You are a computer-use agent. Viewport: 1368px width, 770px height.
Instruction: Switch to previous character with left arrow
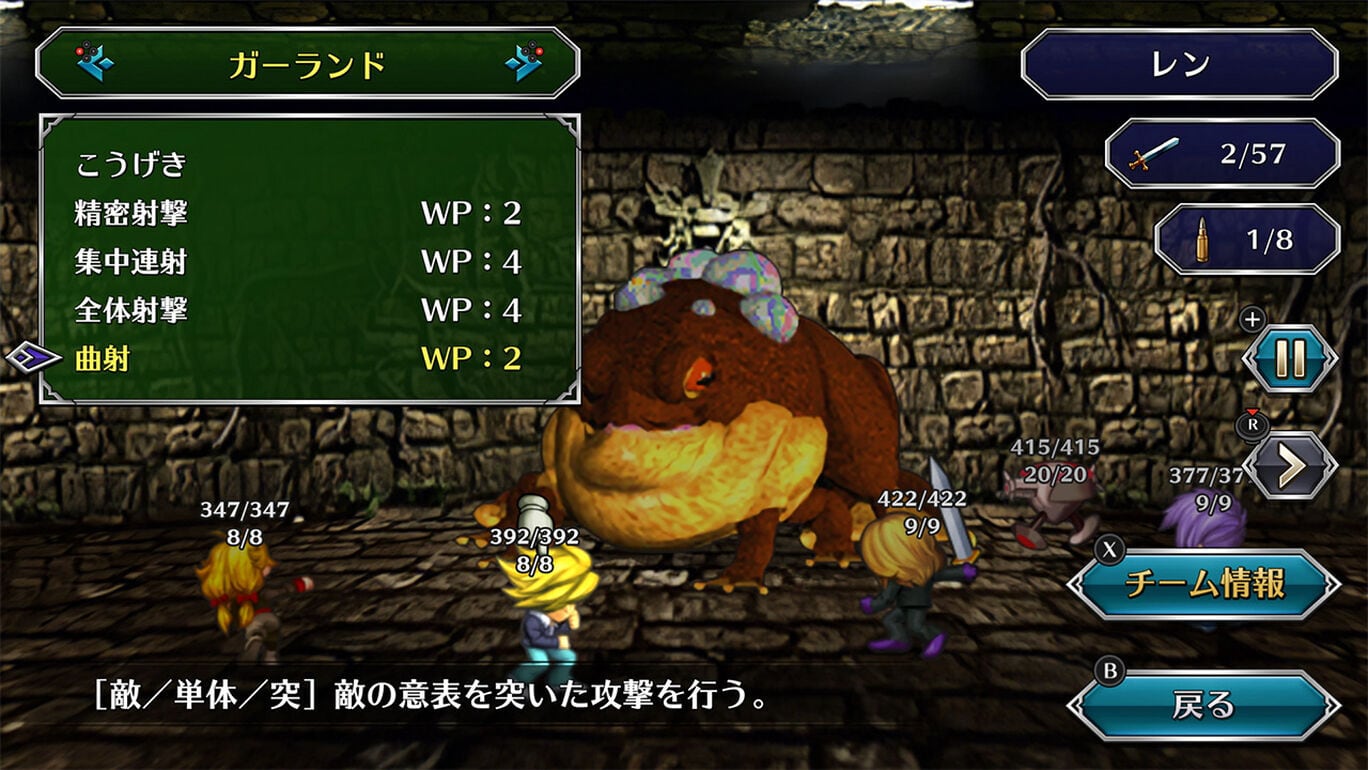pos(94,63)
